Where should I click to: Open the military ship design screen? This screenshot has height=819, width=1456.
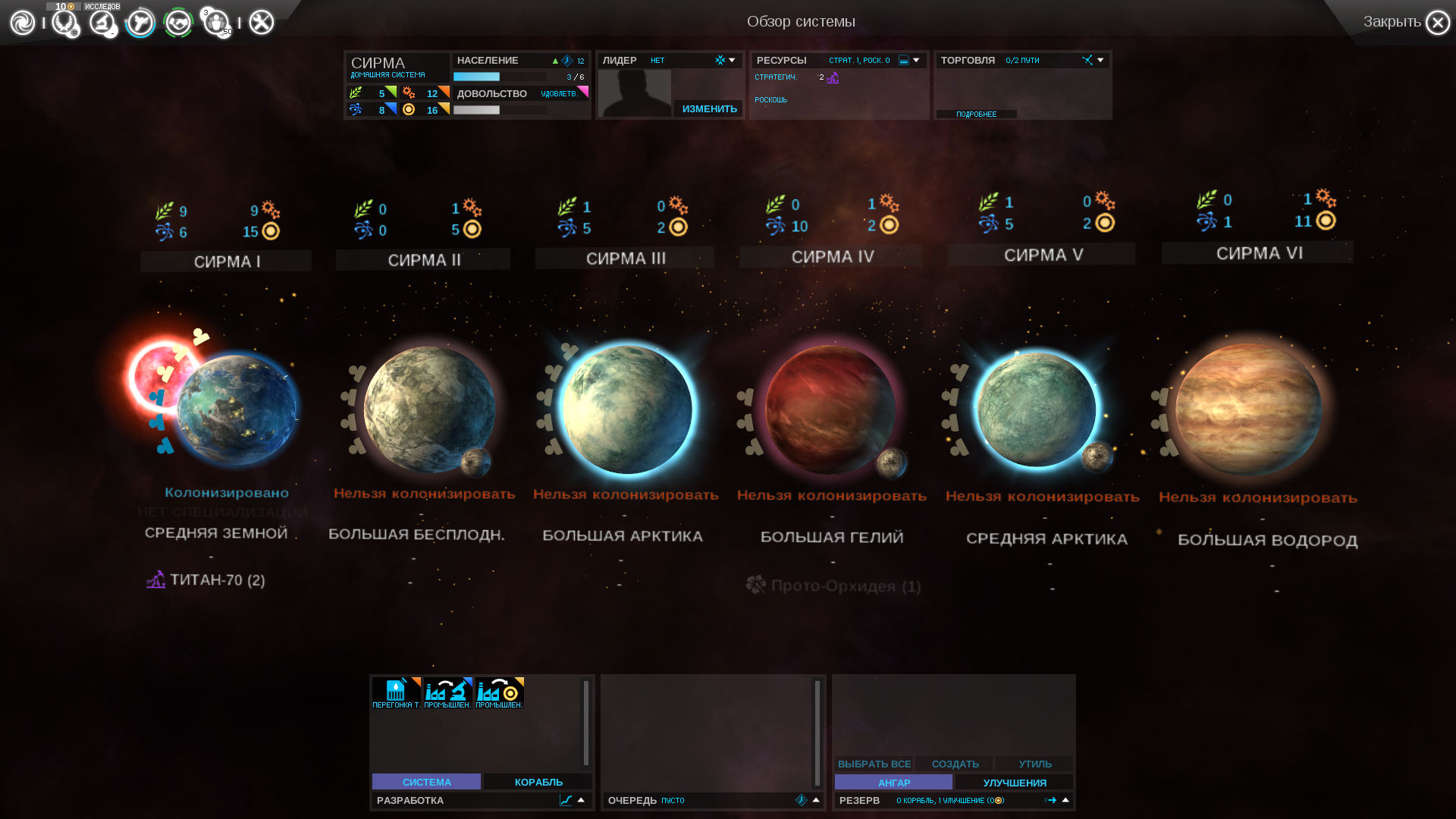click(140, 23)
